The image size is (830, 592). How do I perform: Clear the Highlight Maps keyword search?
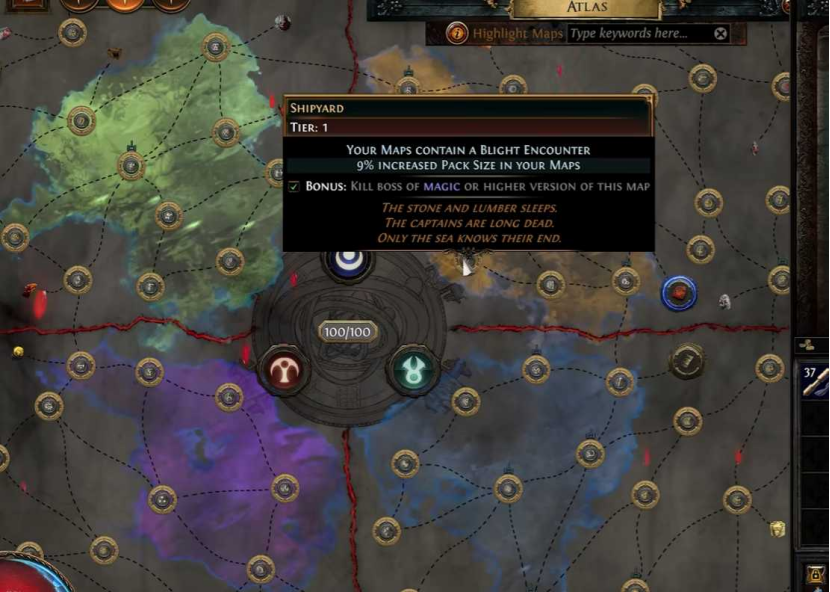(x=720, y=34)
